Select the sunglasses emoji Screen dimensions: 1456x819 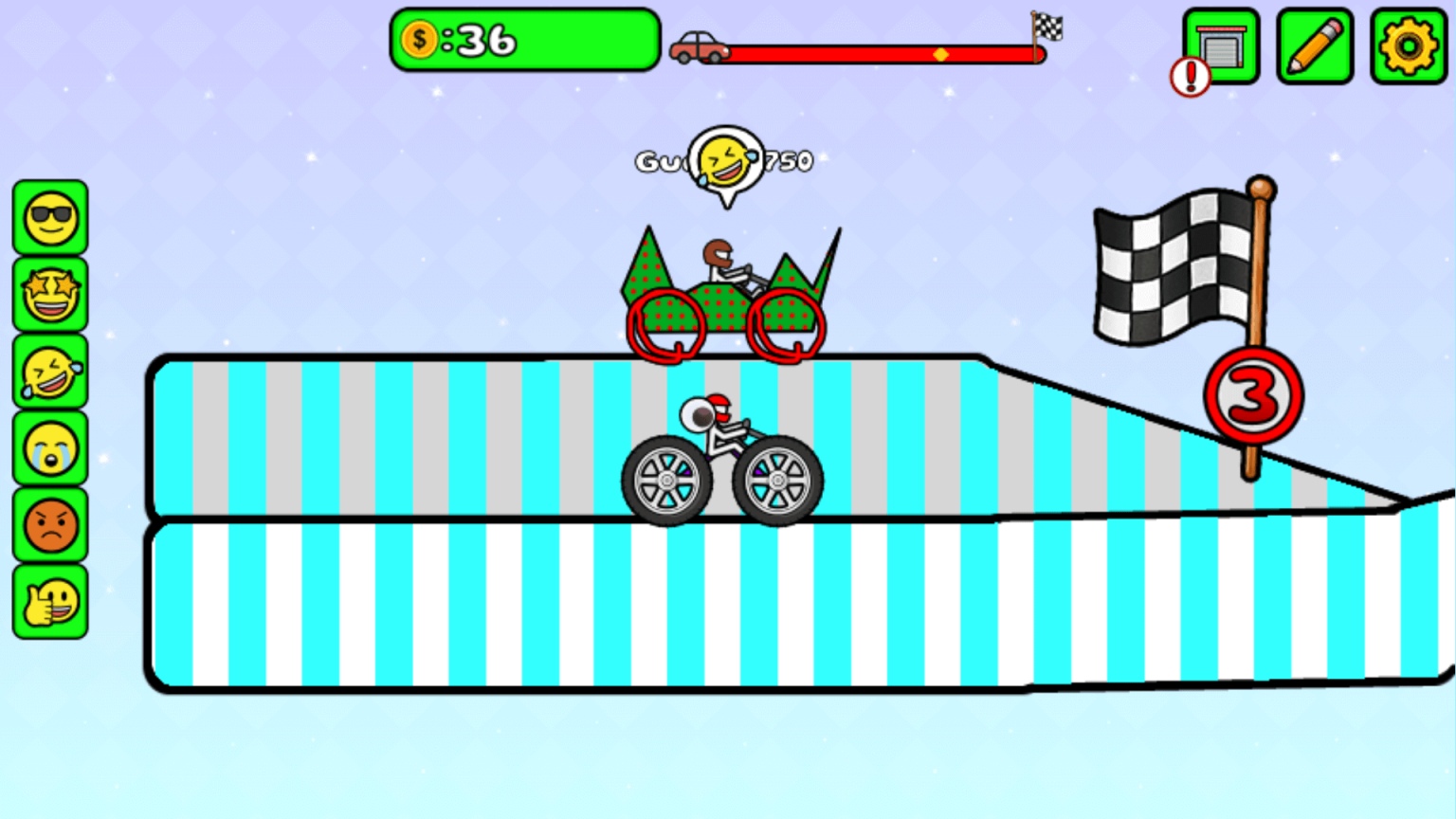pos(50,219)
